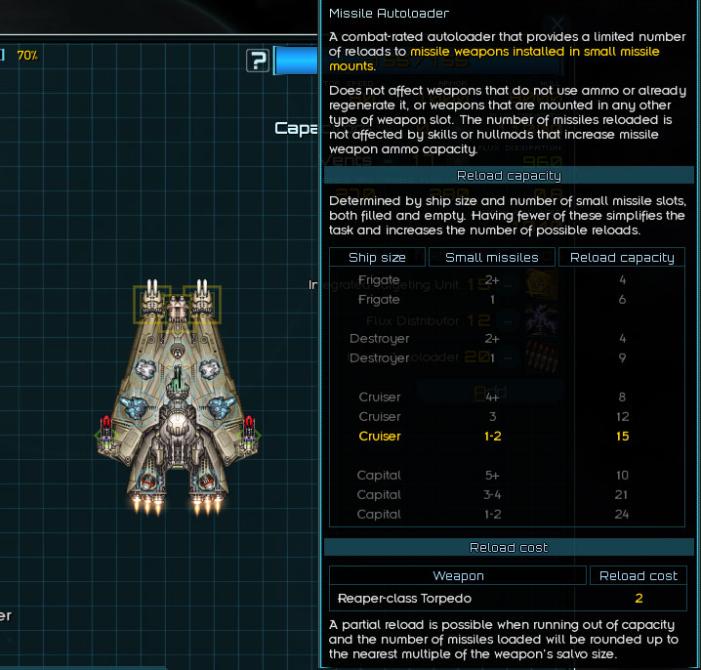Open the question mark help button
701x670 pixels.
pyautogui.click(x=258, y=61)
